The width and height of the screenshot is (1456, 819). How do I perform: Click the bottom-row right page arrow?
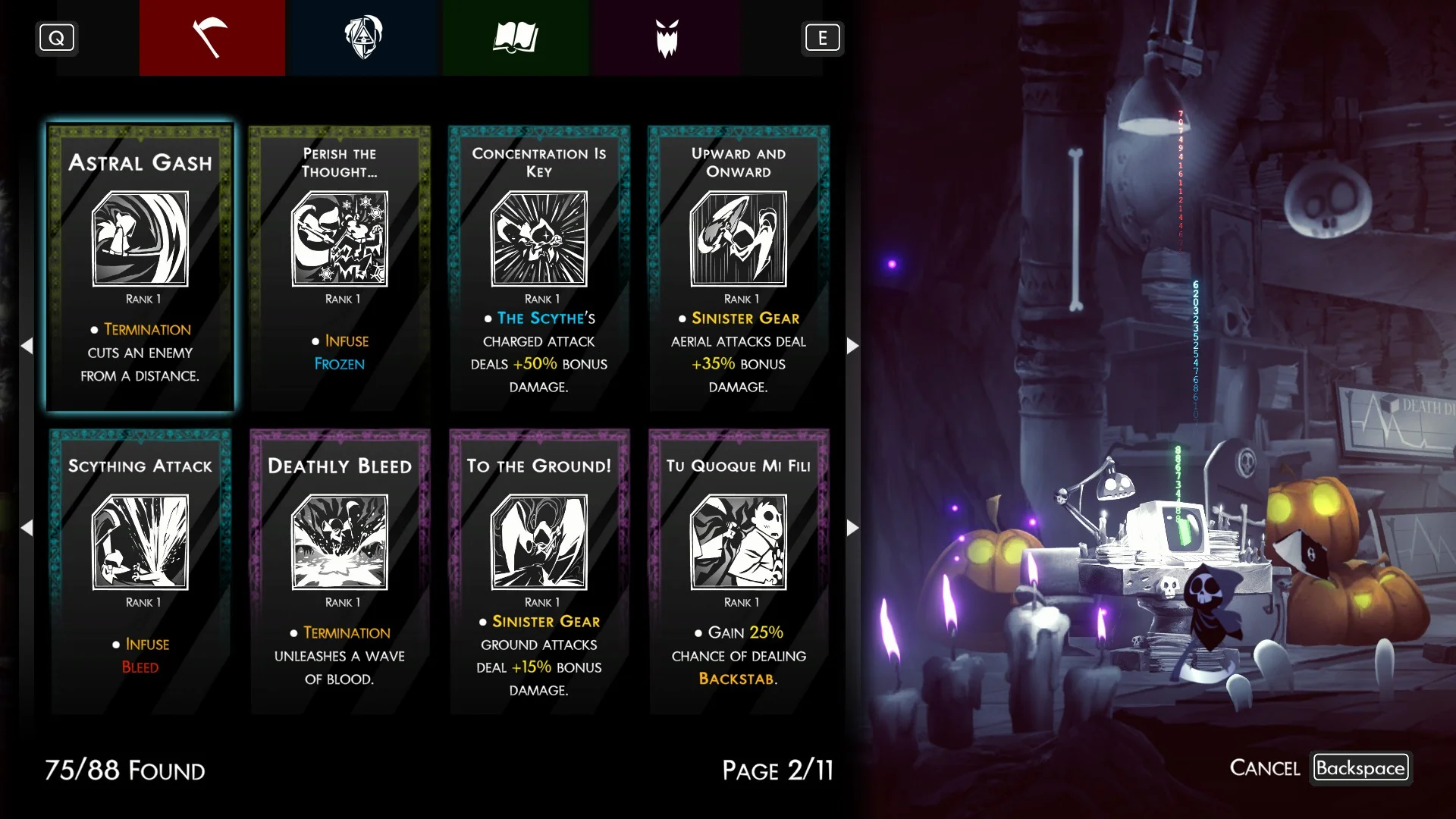point(852,528)
